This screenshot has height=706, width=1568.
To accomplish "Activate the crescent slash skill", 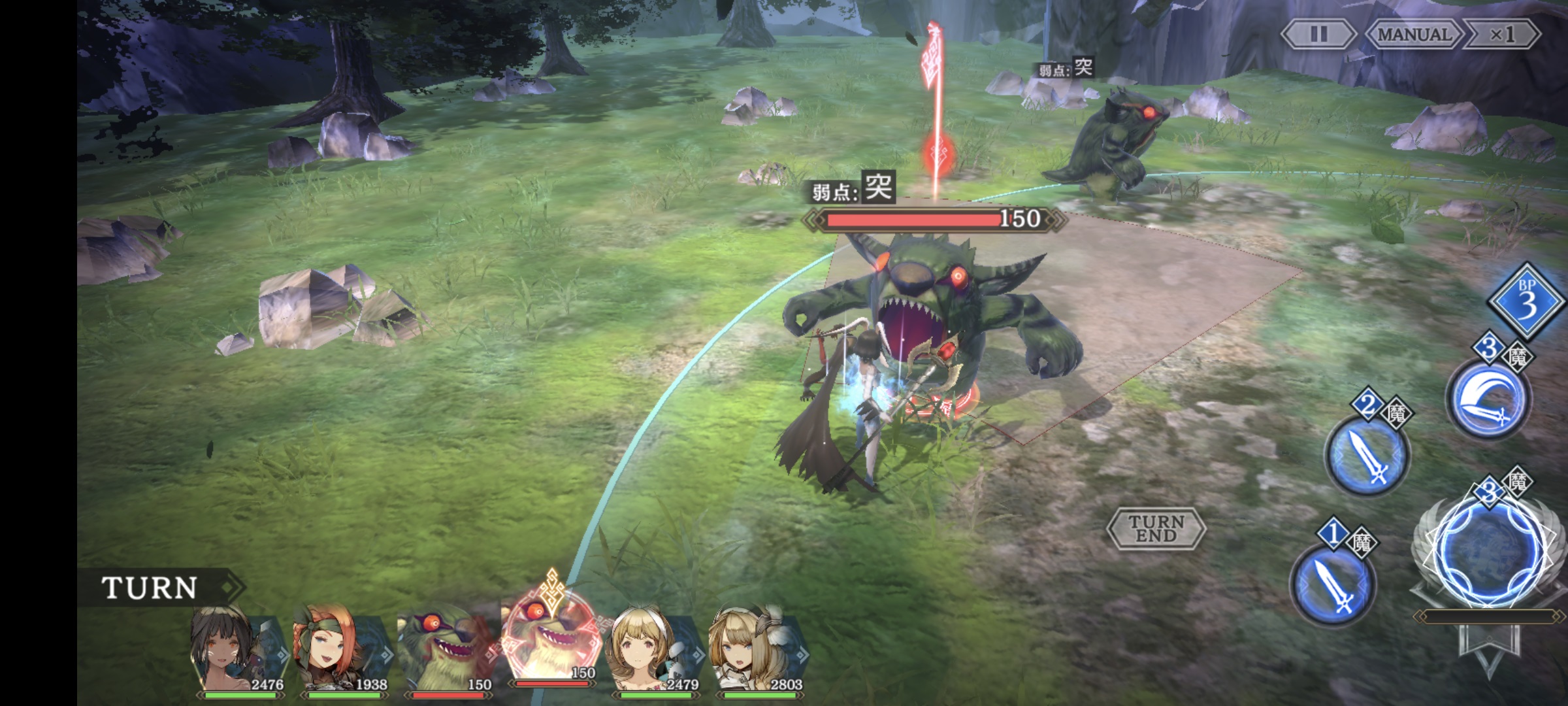I will coord(1487,398).
